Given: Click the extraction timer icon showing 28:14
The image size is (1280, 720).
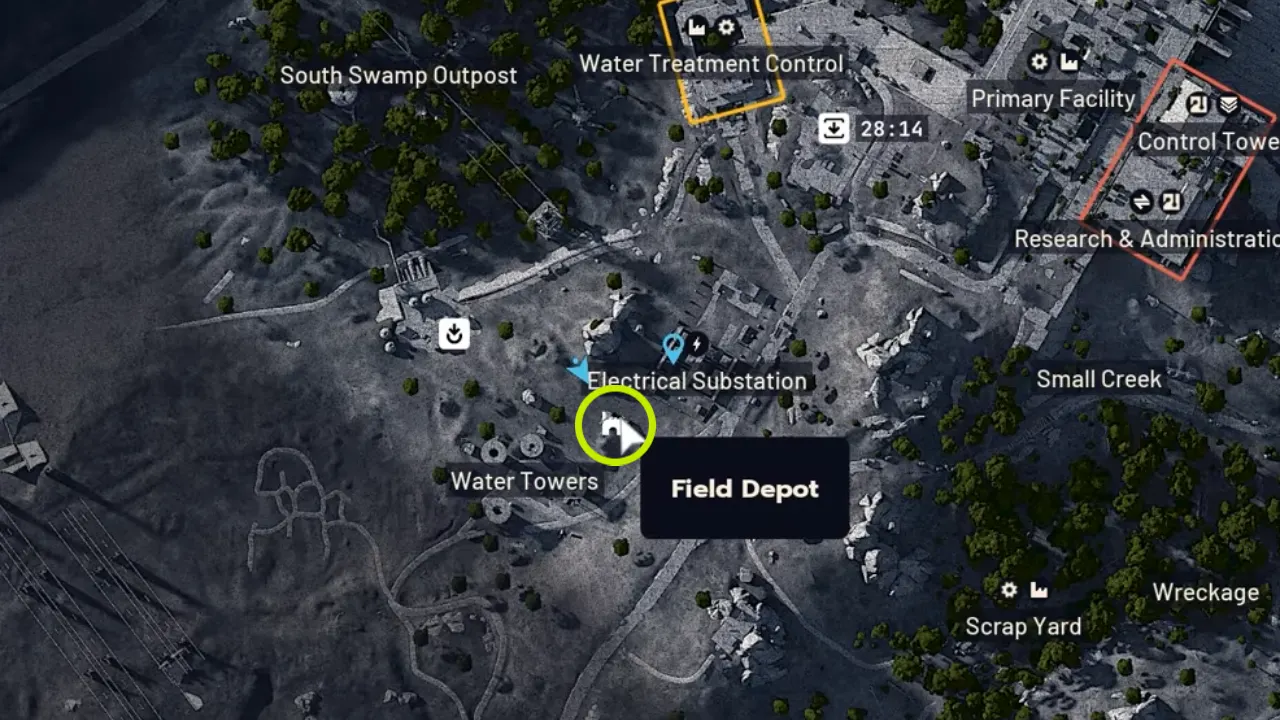Looking at the screenshot, I should [x=834, y=128].
